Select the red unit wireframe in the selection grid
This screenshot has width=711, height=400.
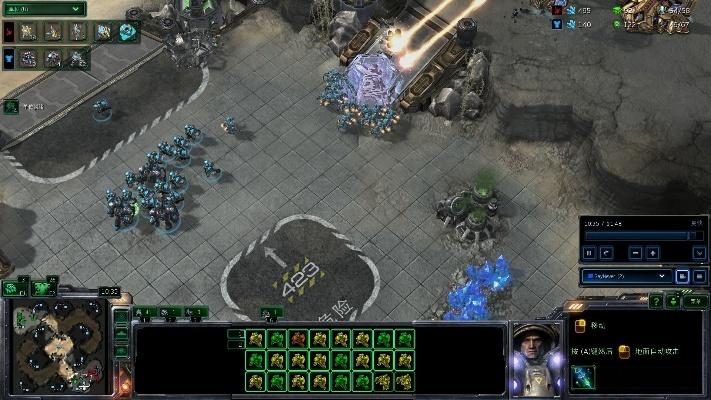tap(298, 339)
